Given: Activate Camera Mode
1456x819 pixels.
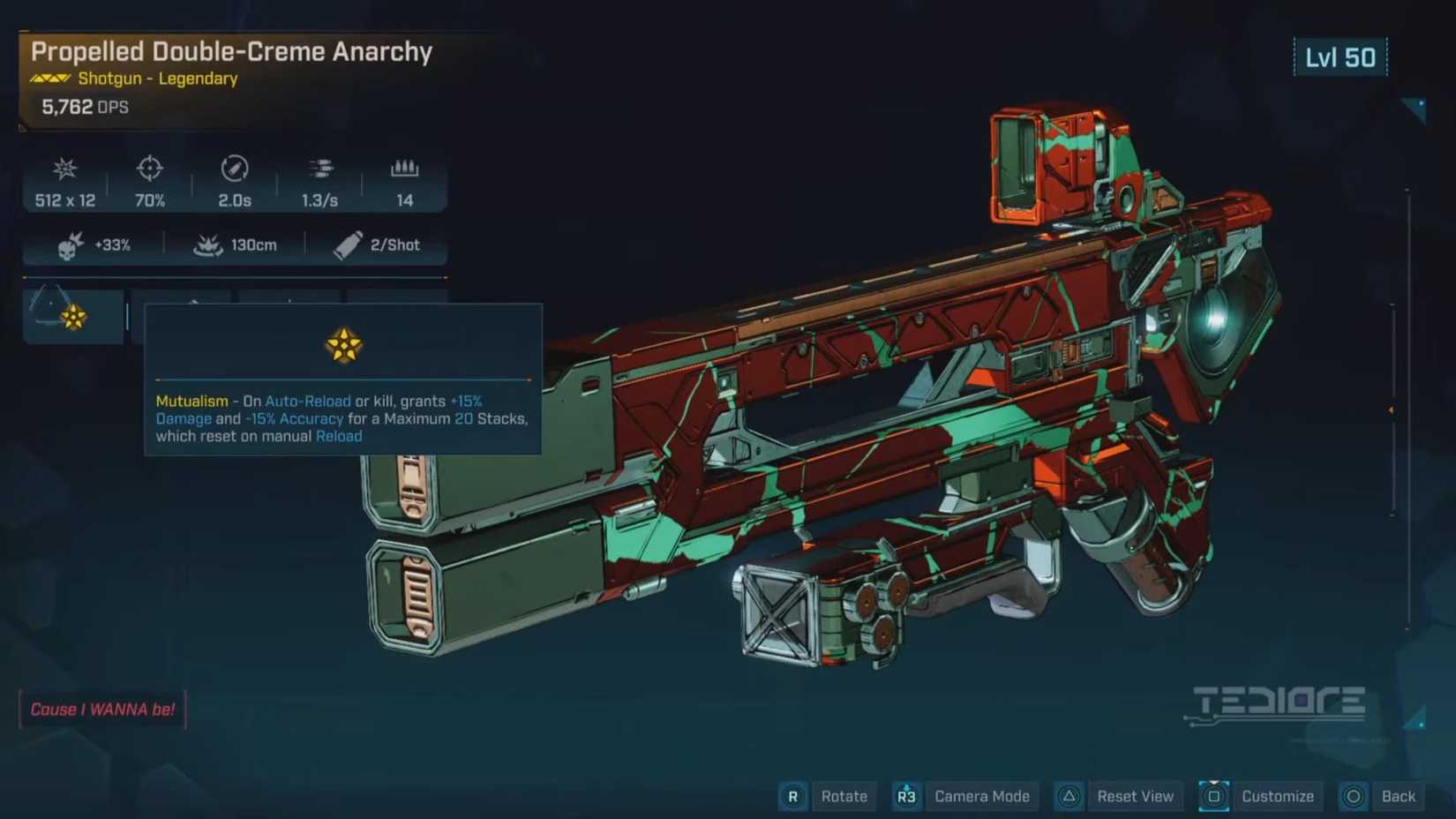Looking at the screenshot, I should [982, 796].
